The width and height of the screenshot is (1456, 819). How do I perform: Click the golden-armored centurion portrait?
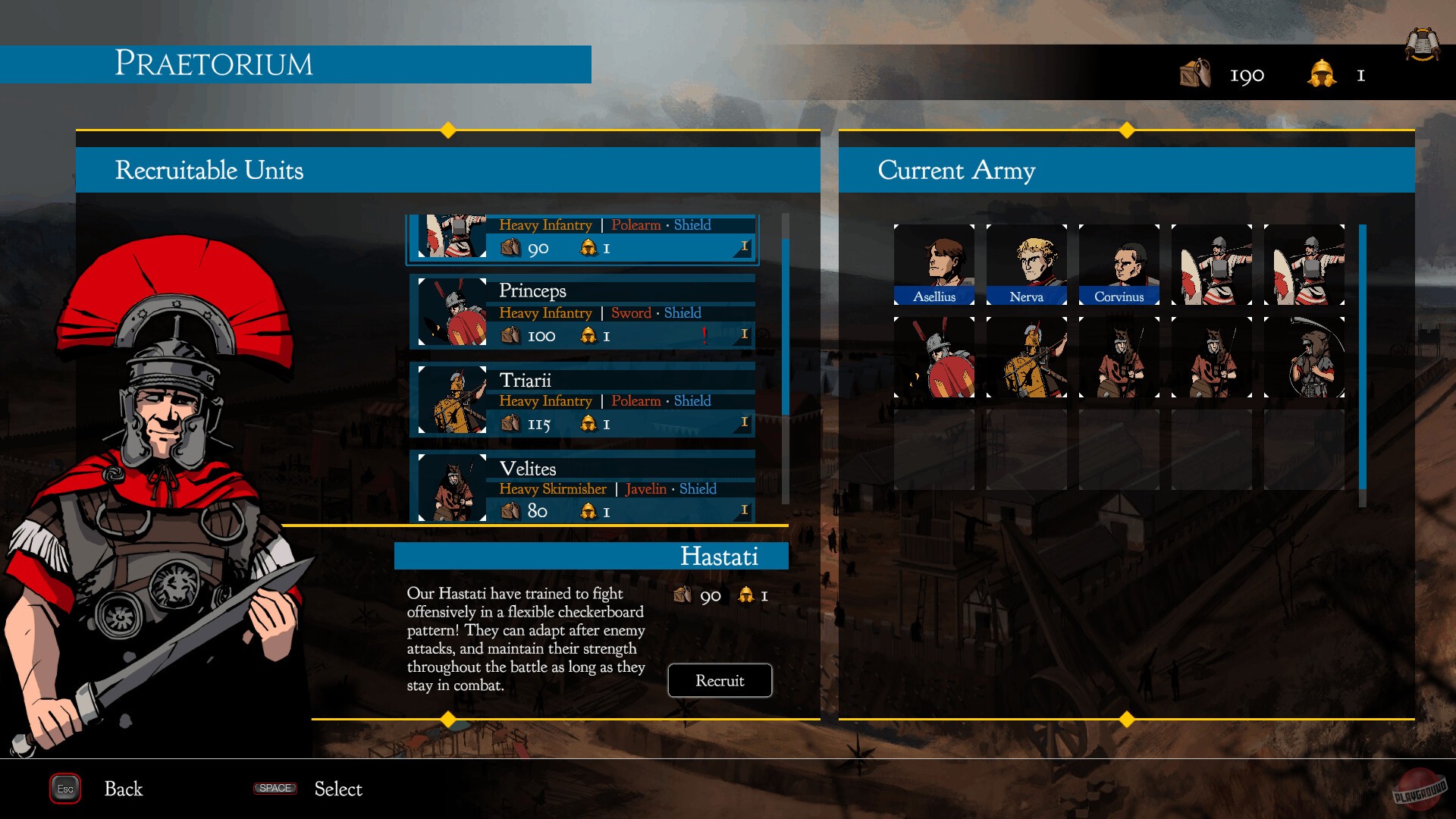click(x=1026, y=355)
